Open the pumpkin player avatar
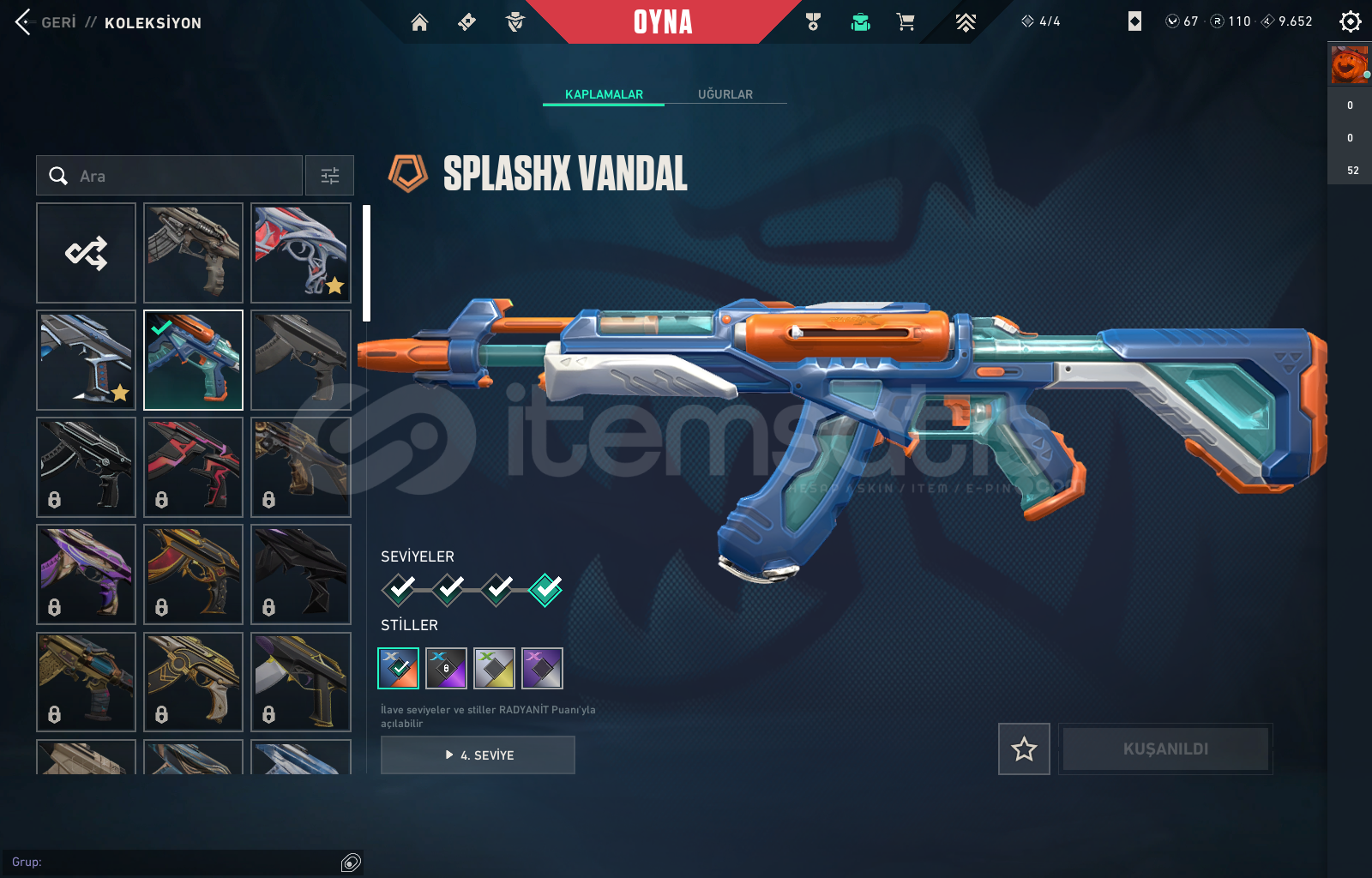1372x878 pixels. pos(1349,65)
